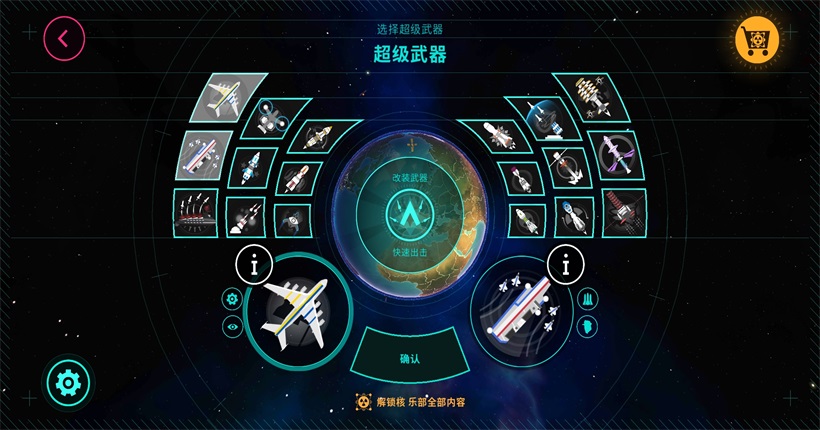Choose the aircraft carrier tile in the grid

[204, 155]
